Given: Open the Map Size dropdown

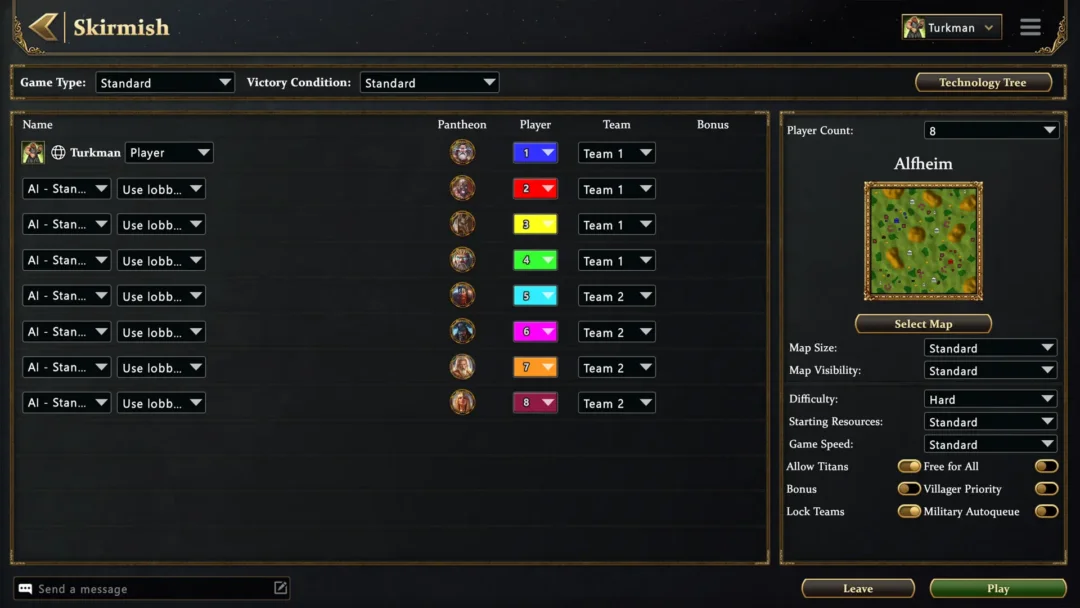Looking at the screenshot, I should [990, 348].
